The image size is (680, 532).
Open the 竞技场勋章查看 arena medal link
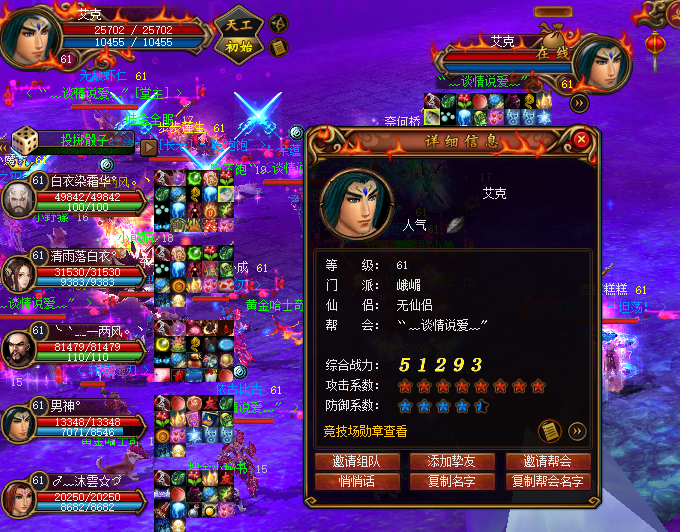(x=365, y=432)
